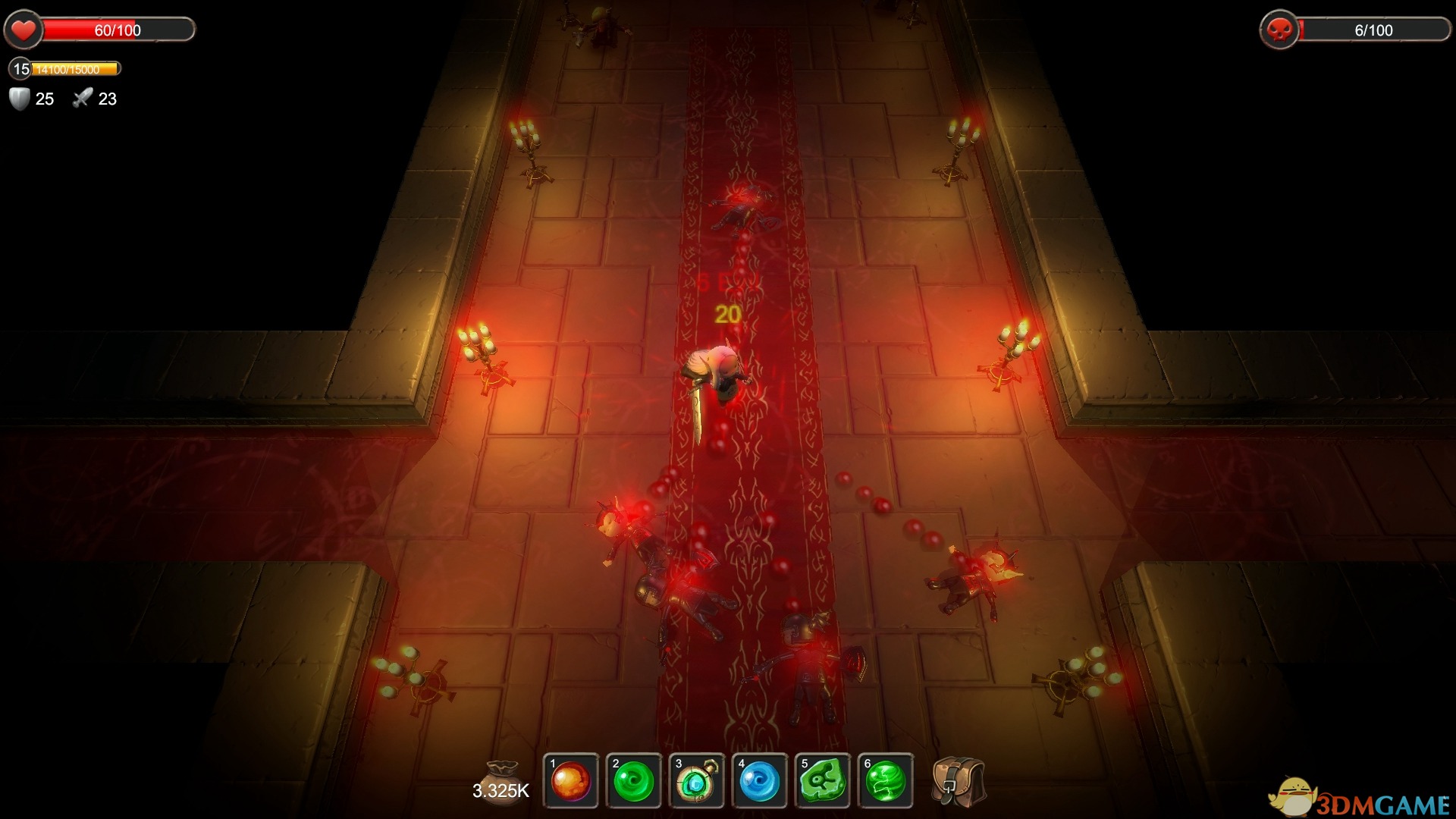Screen dimensions: 1456x819
Task: Activate the green lightning orb in slot 6
Action: (x=886, y=781)
